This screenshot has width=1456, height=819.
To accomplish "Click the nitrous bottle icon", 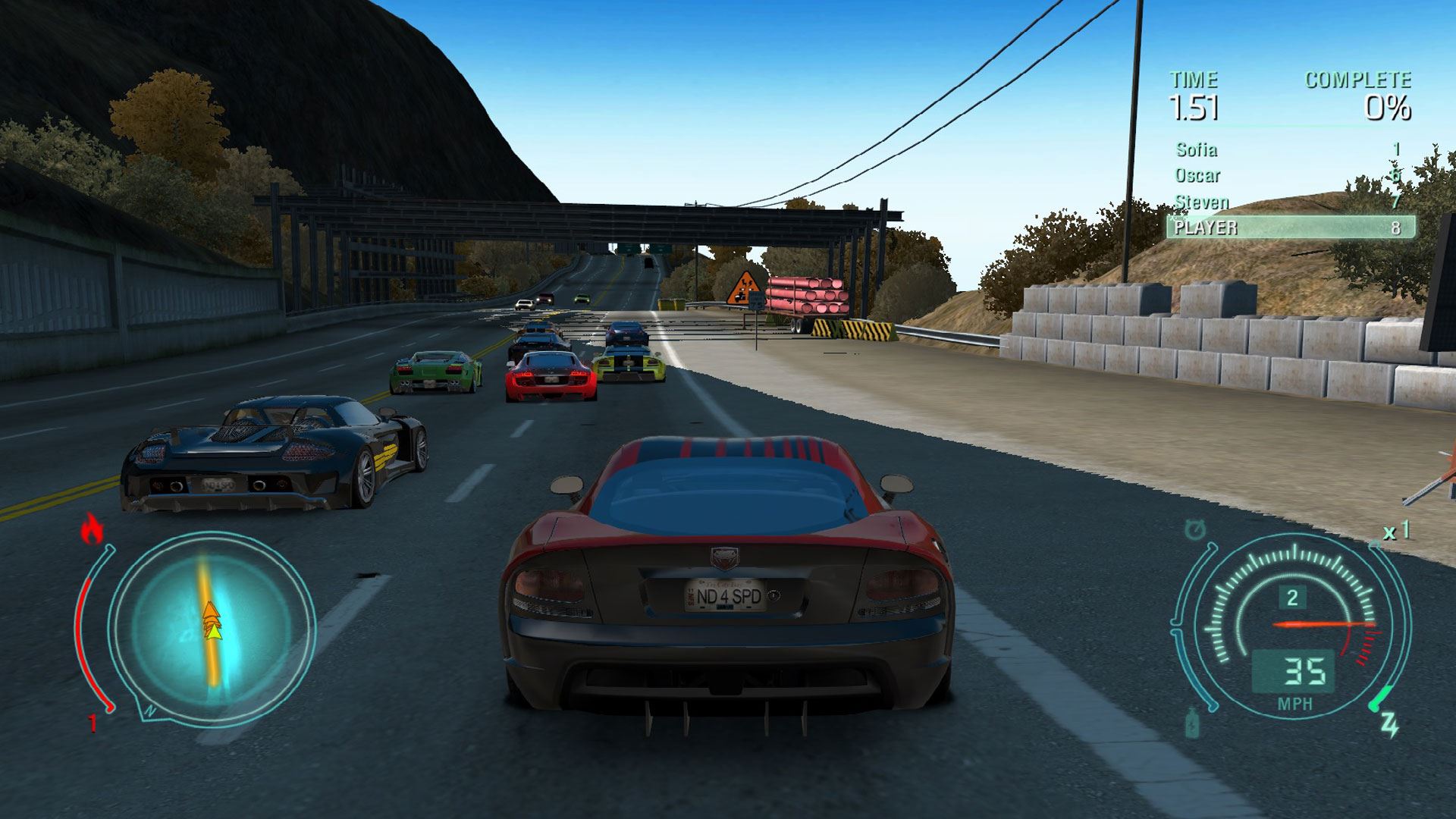I will [1193, 722].
